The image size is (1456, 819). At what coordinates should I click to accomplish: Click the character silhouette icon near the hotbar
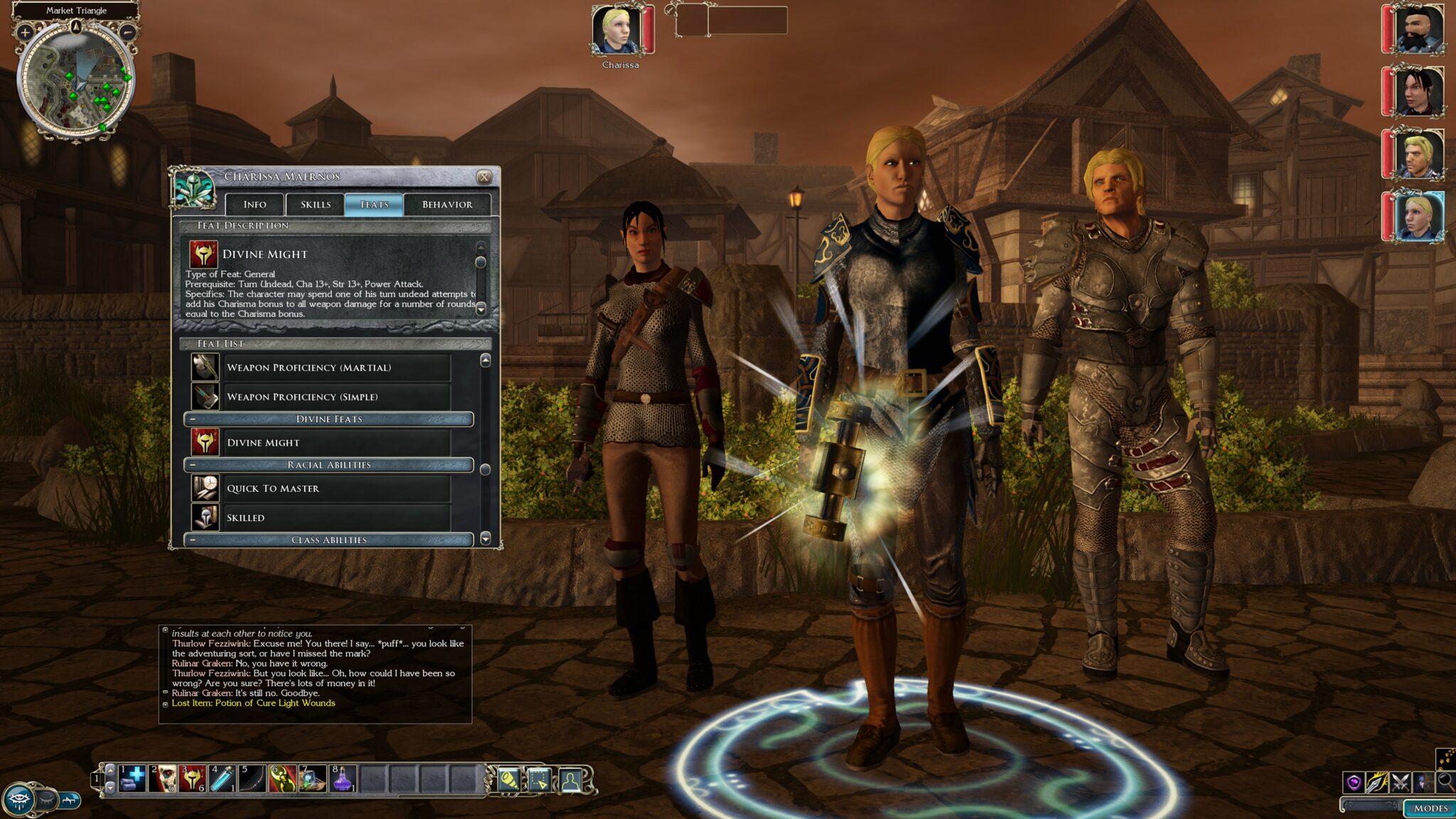[569, 781]
